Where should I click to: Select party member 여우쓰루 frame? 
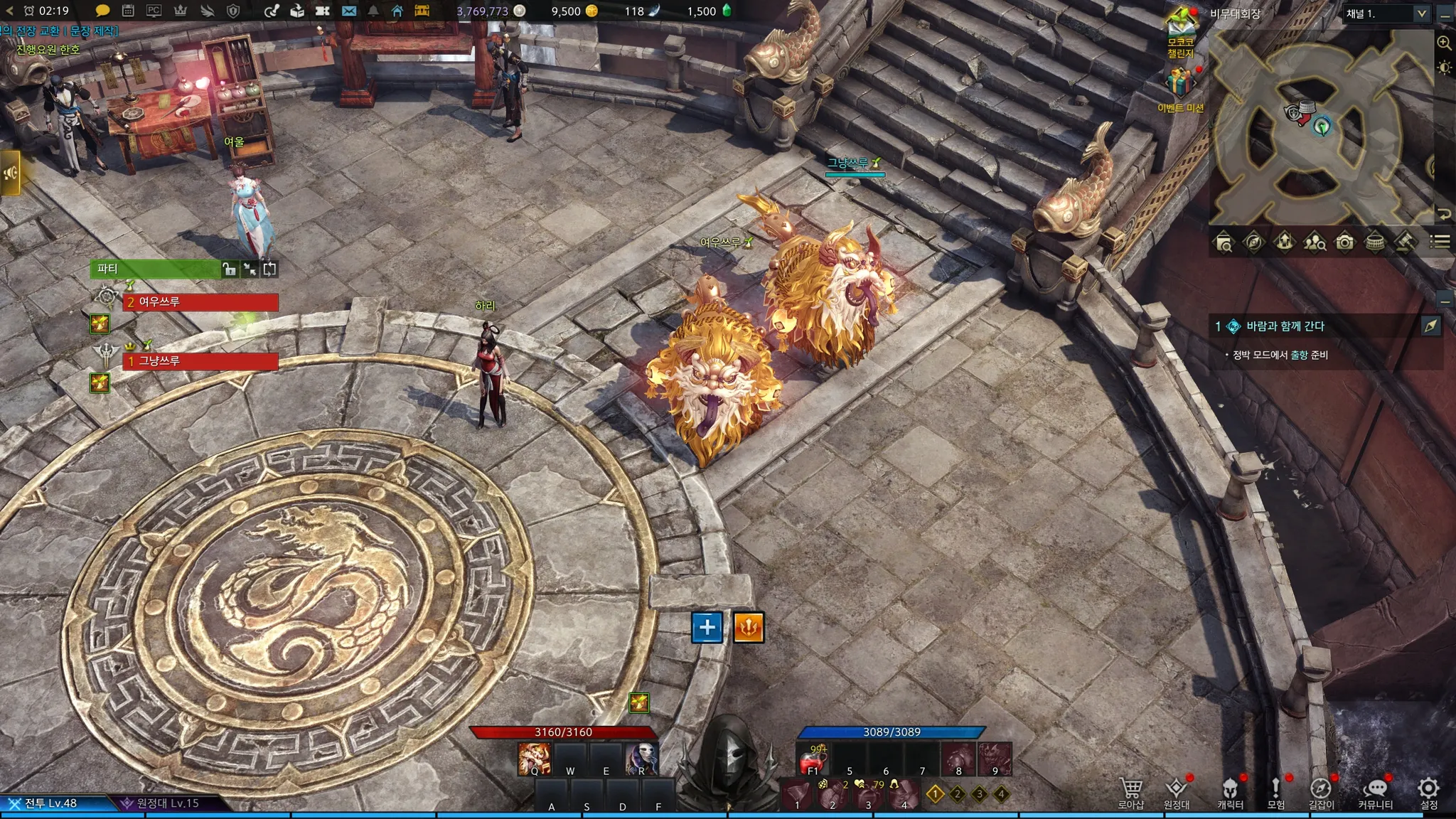pyautogui.click(x=200, y=302)
